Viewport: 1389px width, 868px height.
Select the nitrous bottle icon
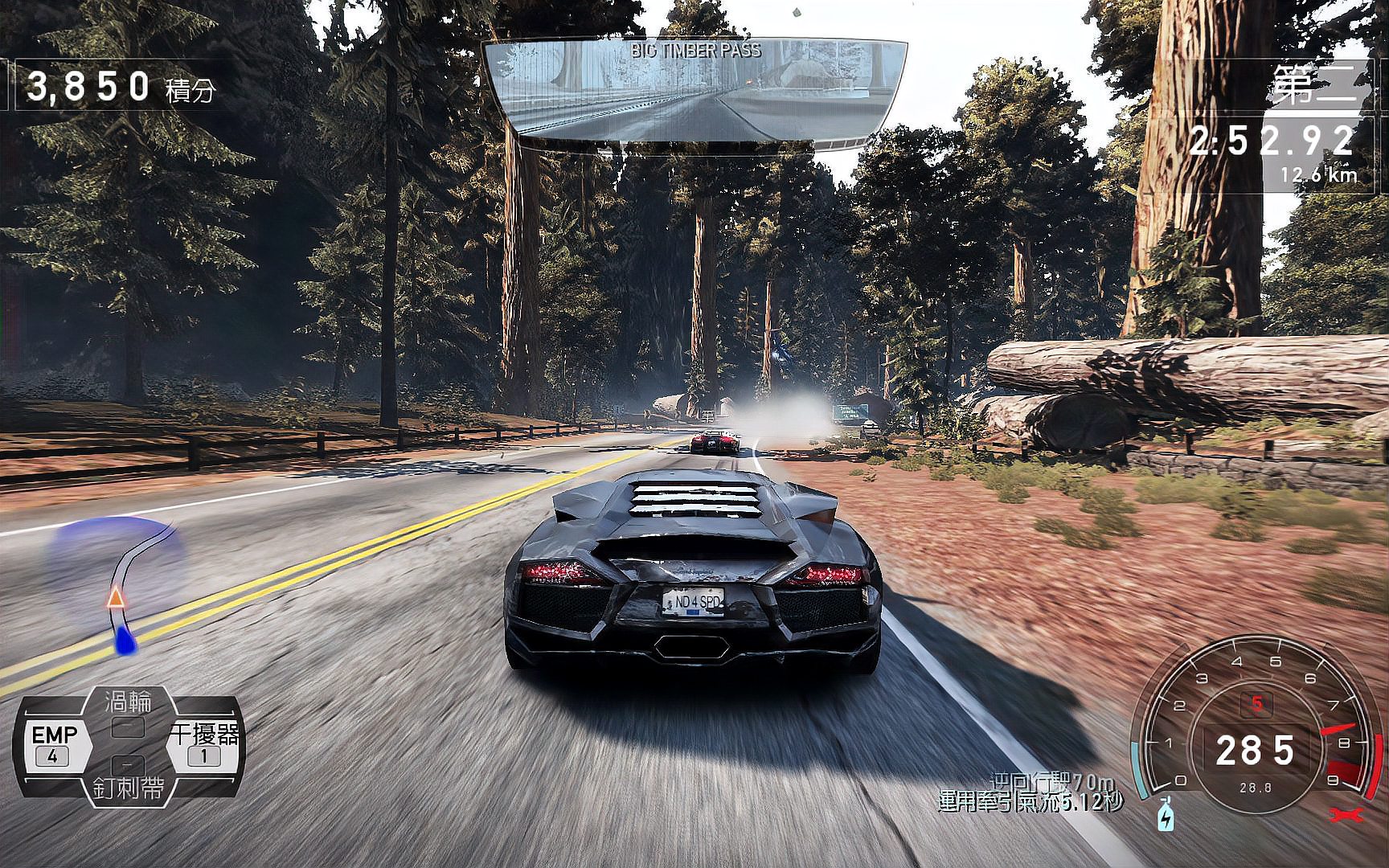[x=1166, y=815]
